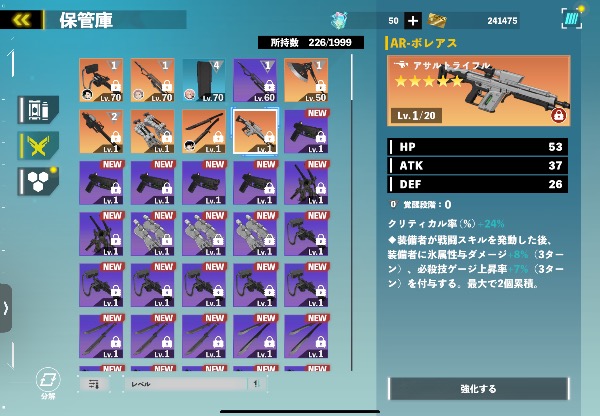The height and width of the screenshot is (416, 600).
Task: Open the 分解 dismantle option
Action: [46, 383]
